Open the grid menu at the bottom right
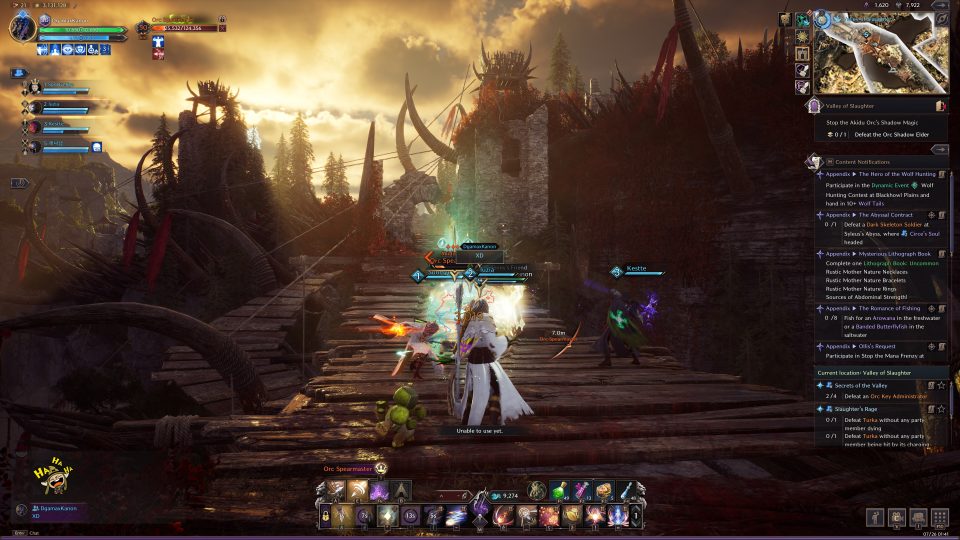 tap(940, 517)
